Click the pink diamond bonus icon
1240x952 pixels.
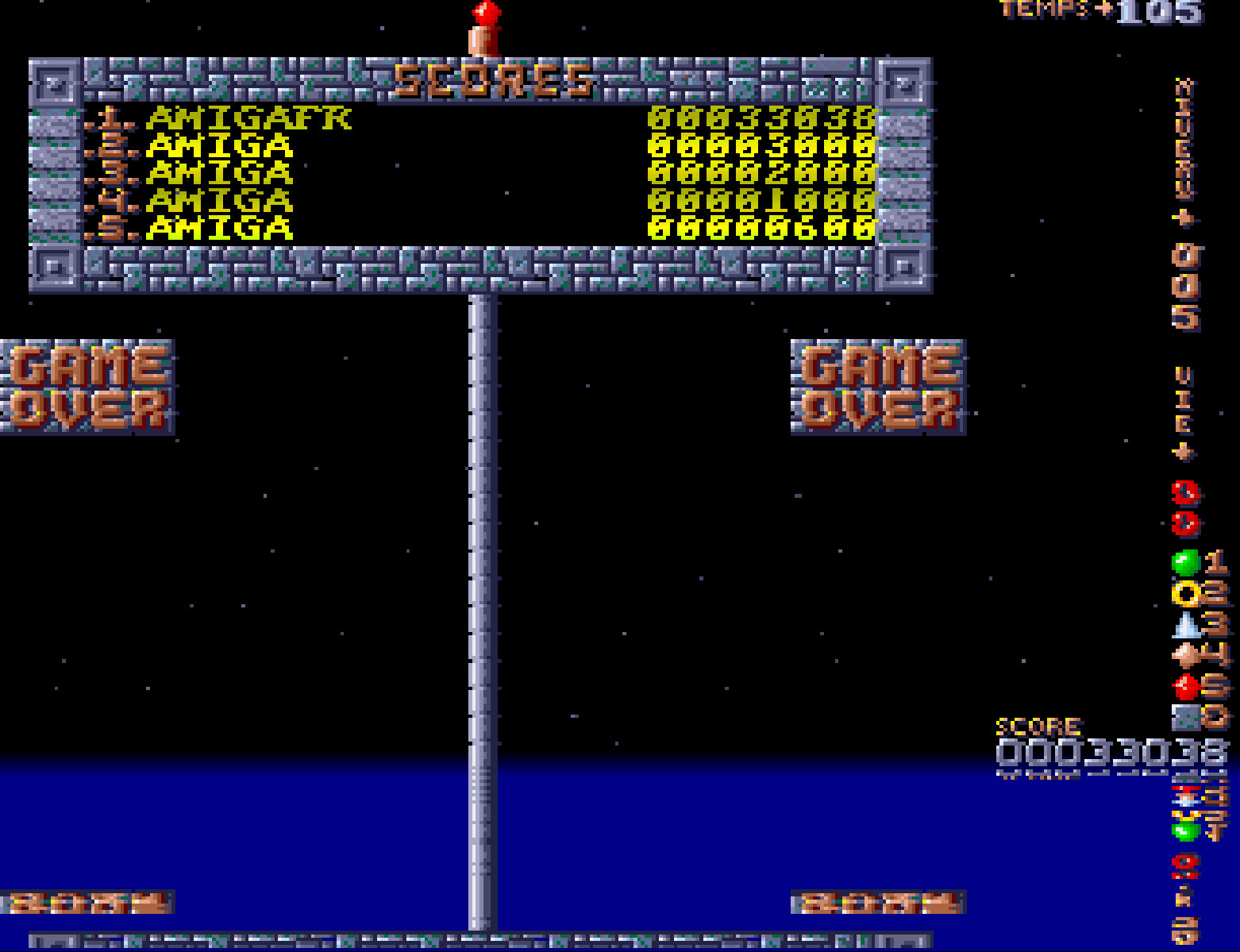click(x=1185, y=655)
